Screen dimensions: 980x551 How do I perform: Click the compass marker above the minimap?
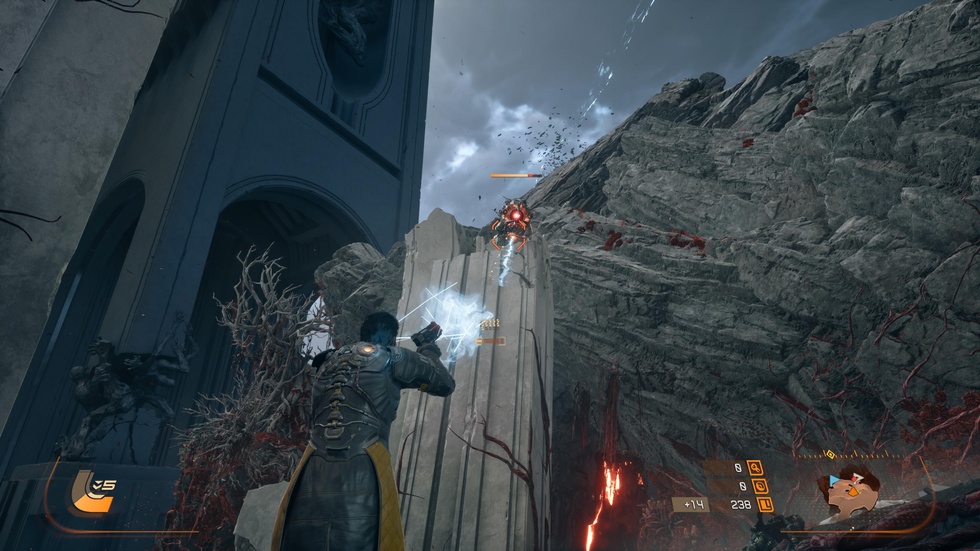830,454
